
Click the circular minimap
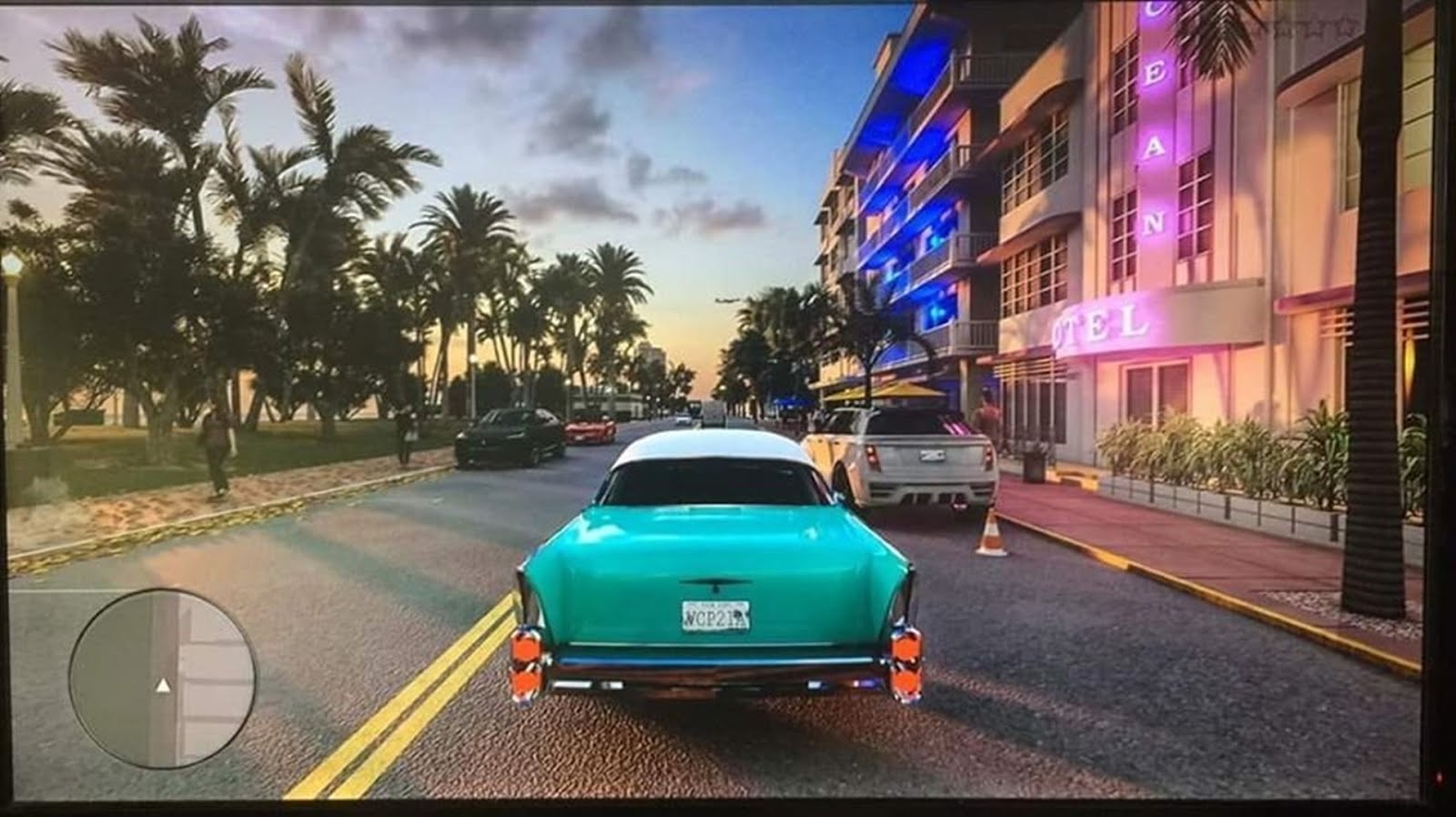coord(163,678)
